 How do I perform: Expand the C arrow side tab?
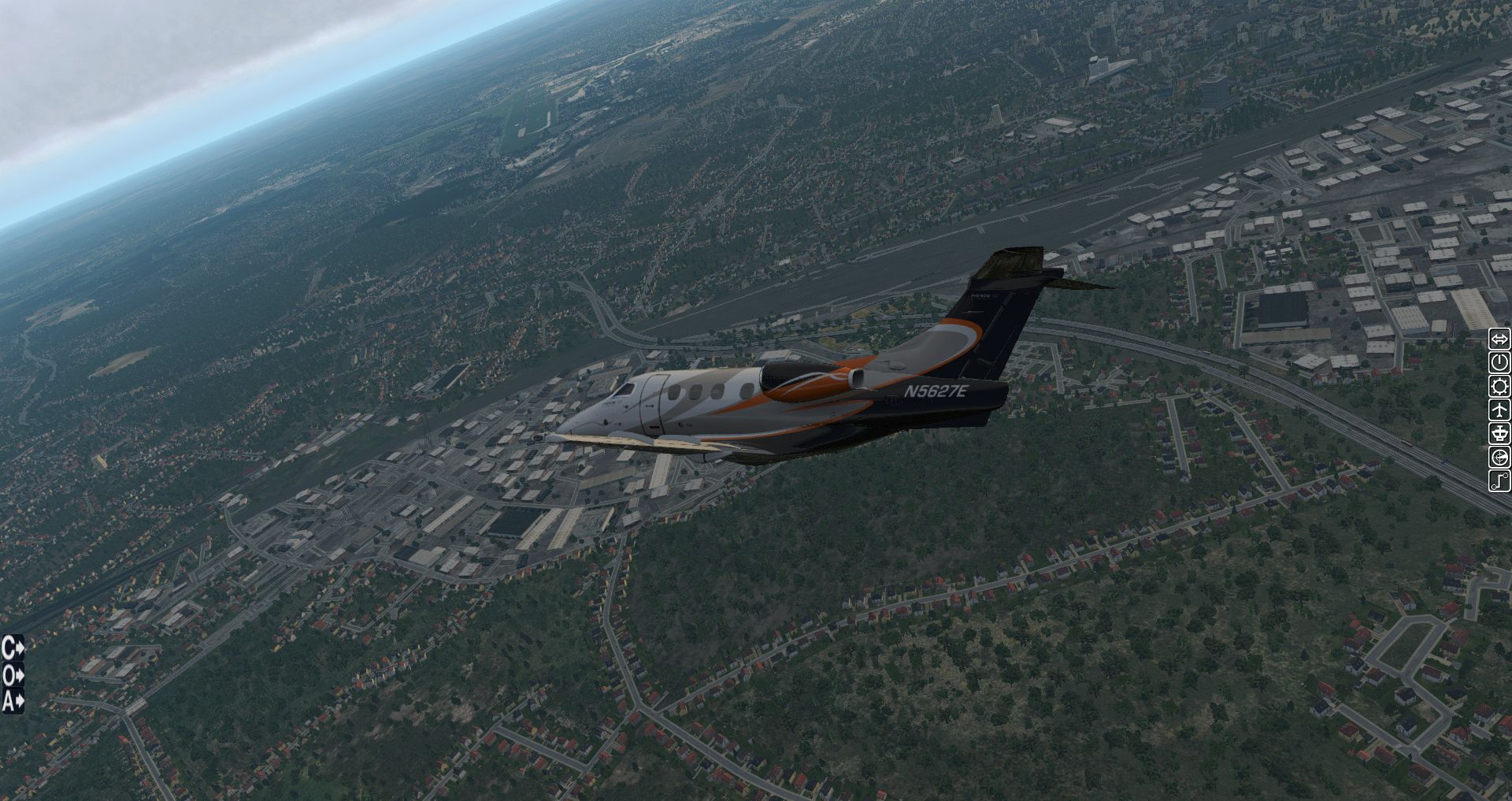click(x=13, y=648)
